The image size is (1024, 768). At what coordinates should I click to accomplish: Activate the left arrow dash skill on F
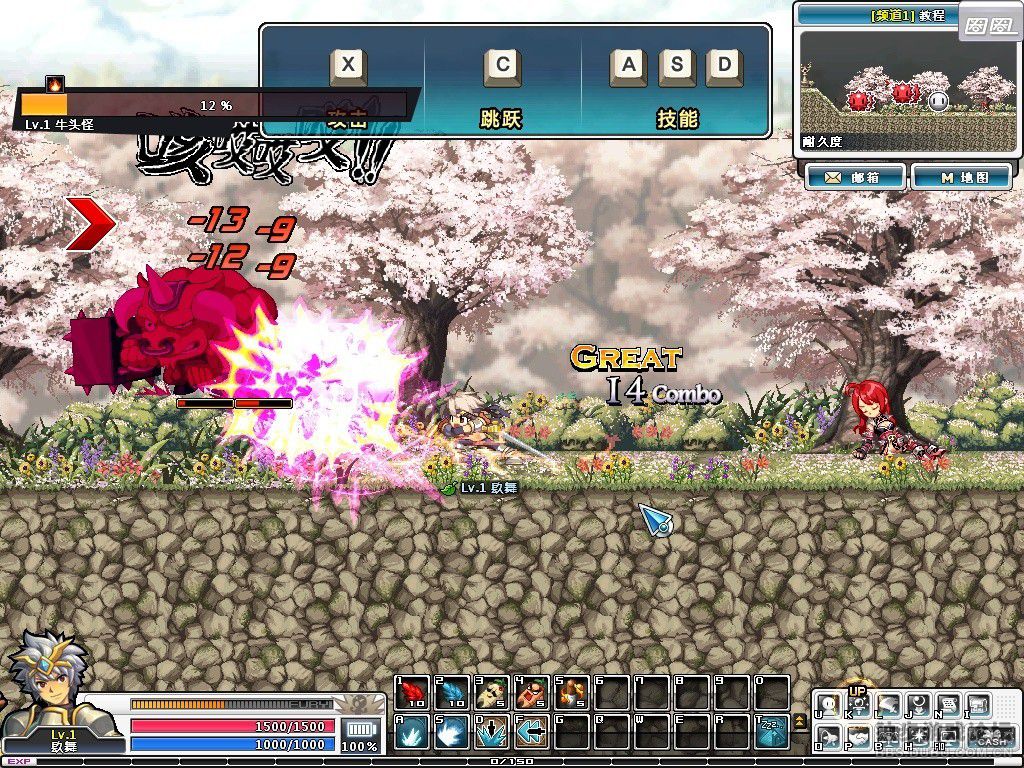pyautogui.click(x=531, y=732)
